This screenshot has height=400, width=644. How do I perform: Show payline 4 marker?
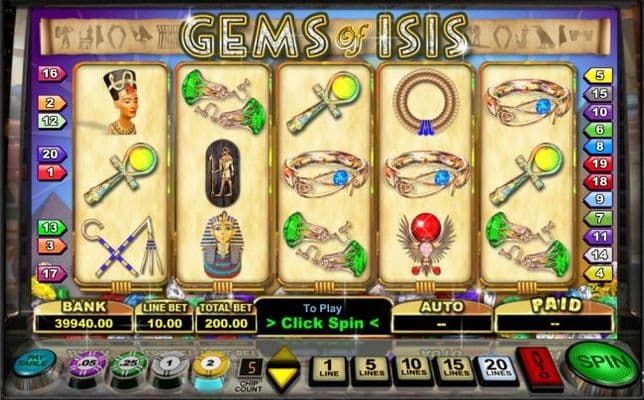(599, 272)
